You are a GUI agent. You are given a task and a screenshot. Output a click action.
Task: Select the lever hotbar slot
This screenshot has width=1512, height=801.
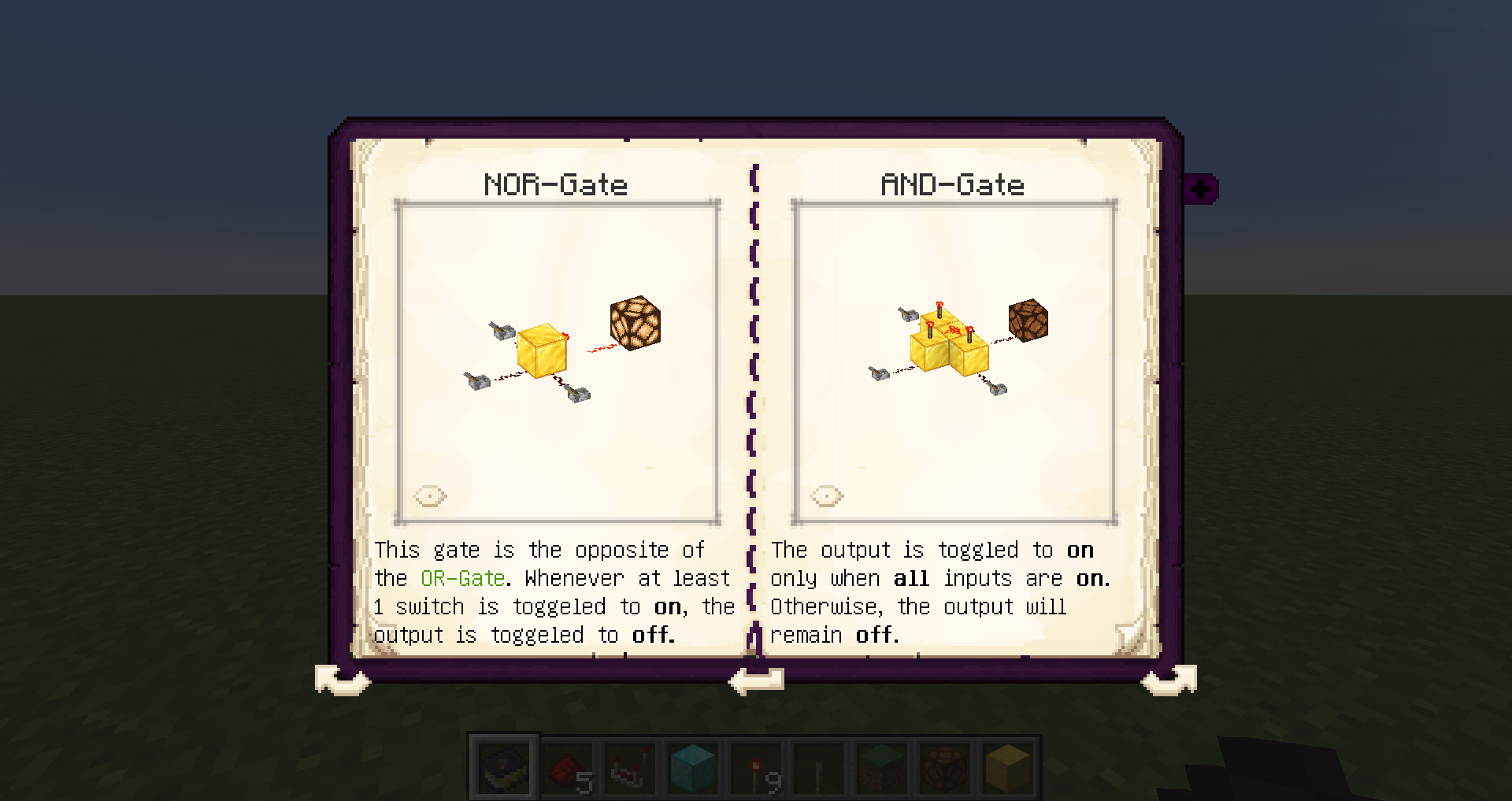coord(819,767)
